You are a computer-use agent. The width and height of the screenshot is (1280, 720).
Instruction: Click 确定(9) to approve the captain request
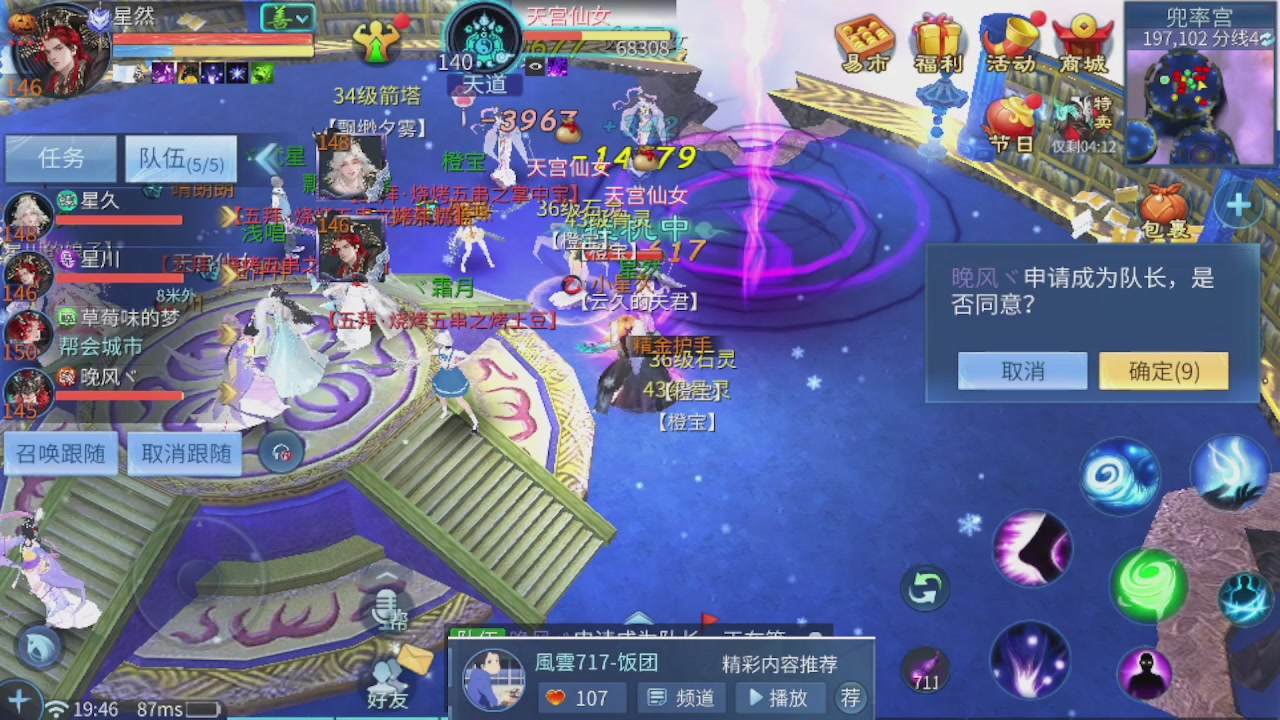[1162, 370]
